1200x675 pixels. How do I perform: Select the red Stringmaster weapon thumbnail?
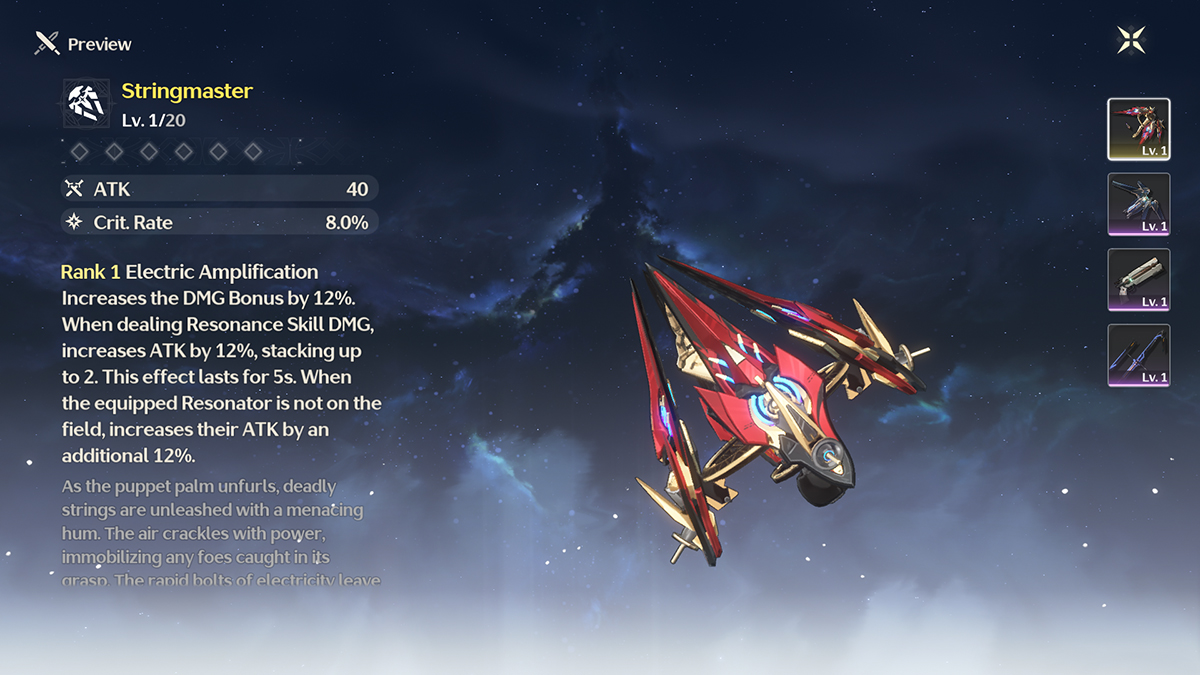1138,129
